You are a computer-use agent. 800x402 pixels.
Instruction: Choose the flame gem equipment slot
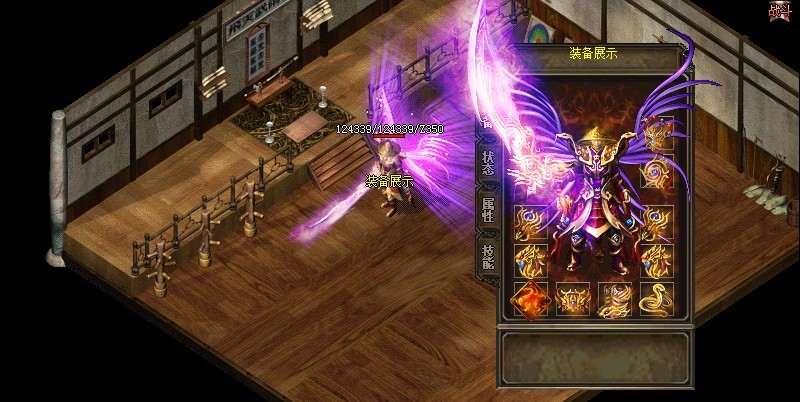529,298
